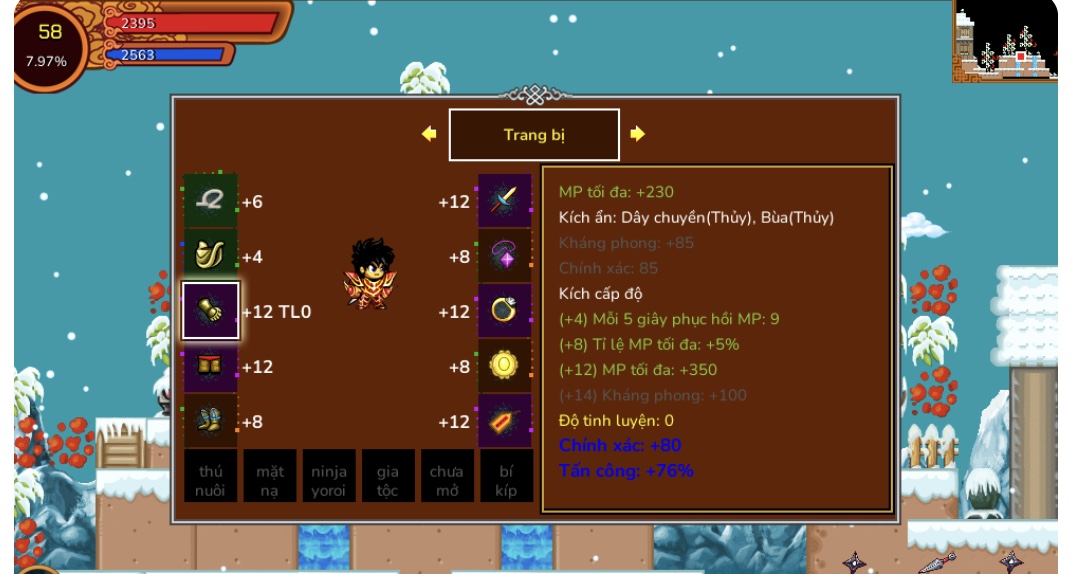Open the minimap in the corner
This screenshot has height=574, width=1071.
[x=1004, y=42]
